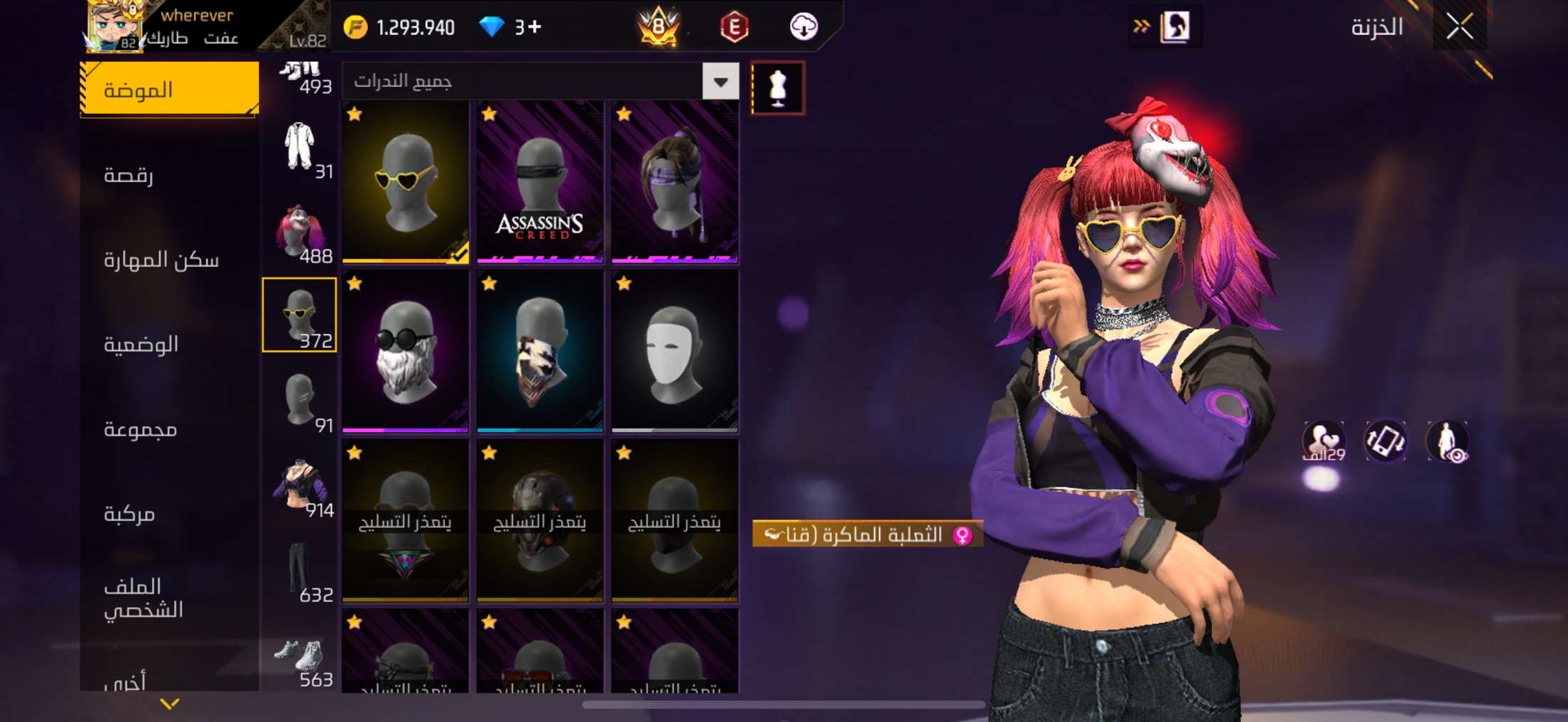Click the mannequin outfit preview button
This screenshot has width=1568, height=722.
tap(778, 88)
